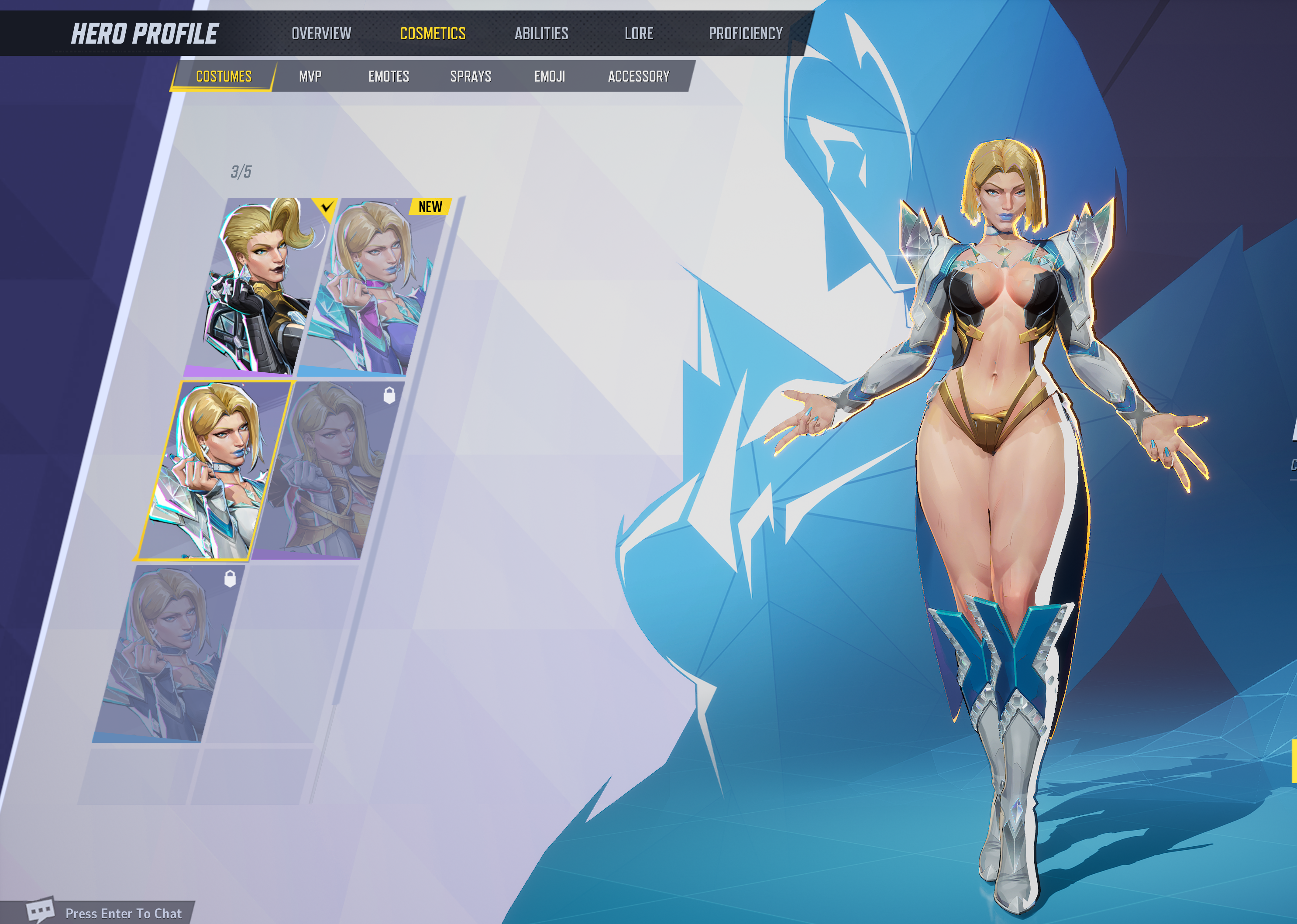1297x924 pixels.
Task: View the Emotes sub-tab
Action: click(x=389, y=76)
